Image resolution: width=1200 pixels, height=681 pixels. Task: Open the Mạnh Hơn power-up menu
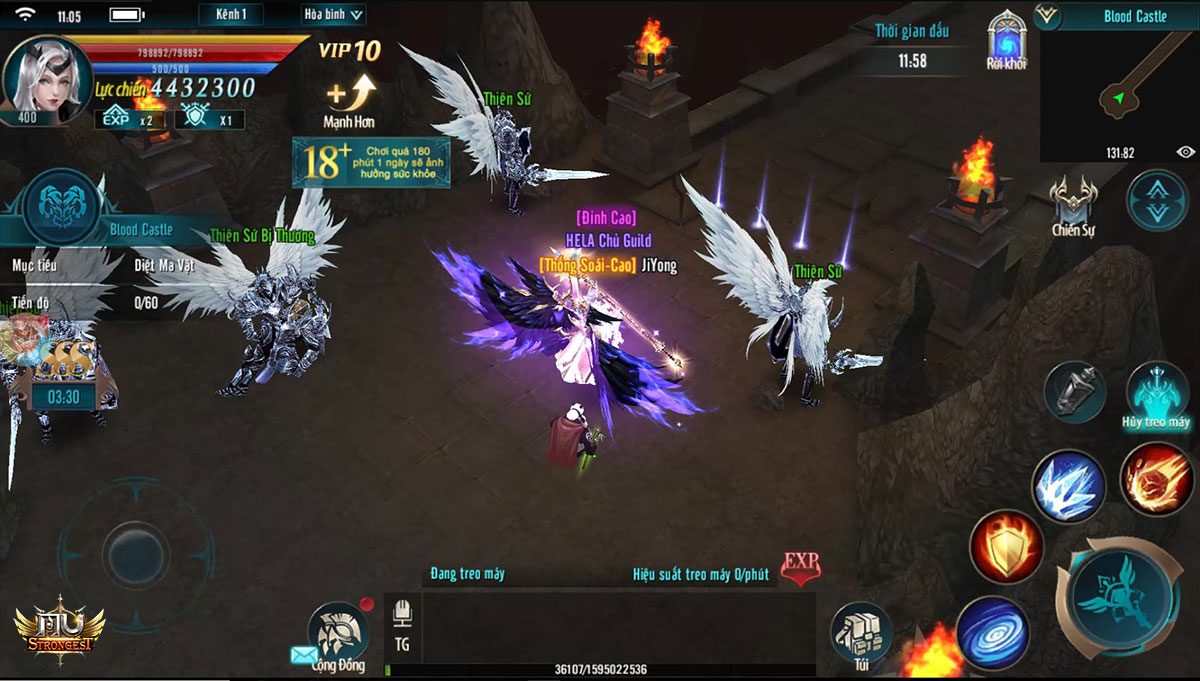pos(349,101)
